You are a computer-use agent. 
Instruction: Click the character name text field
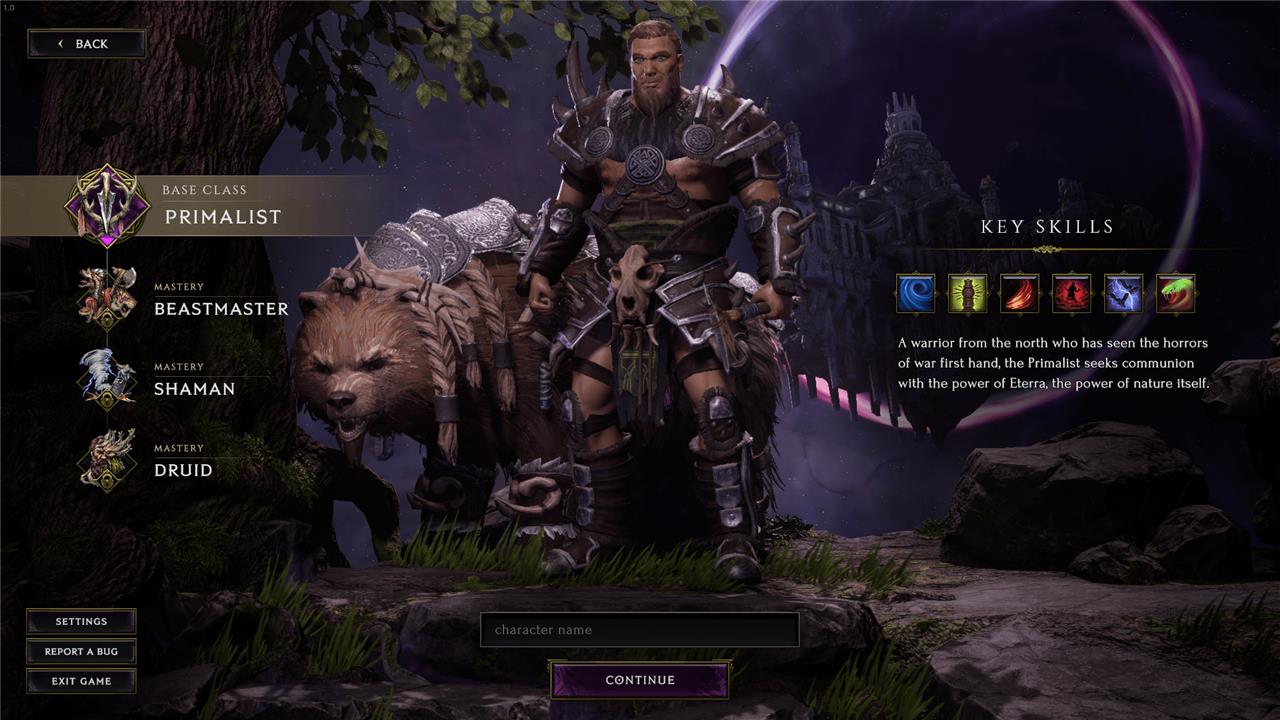click(639, 630)
